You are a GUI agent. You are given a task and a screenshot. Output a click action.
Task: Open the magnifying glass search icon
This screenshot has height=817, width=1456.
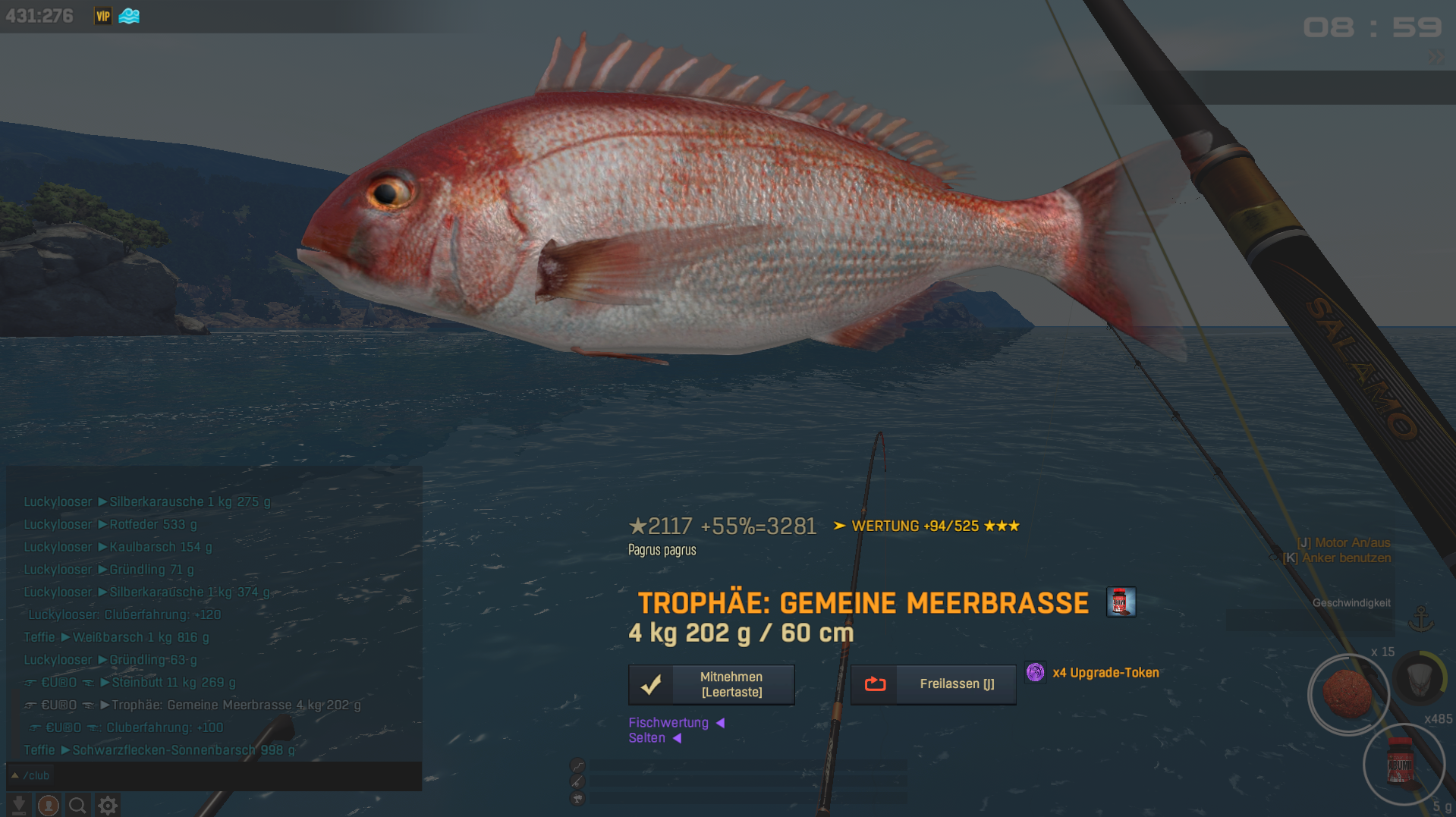[x=77, y=805]
